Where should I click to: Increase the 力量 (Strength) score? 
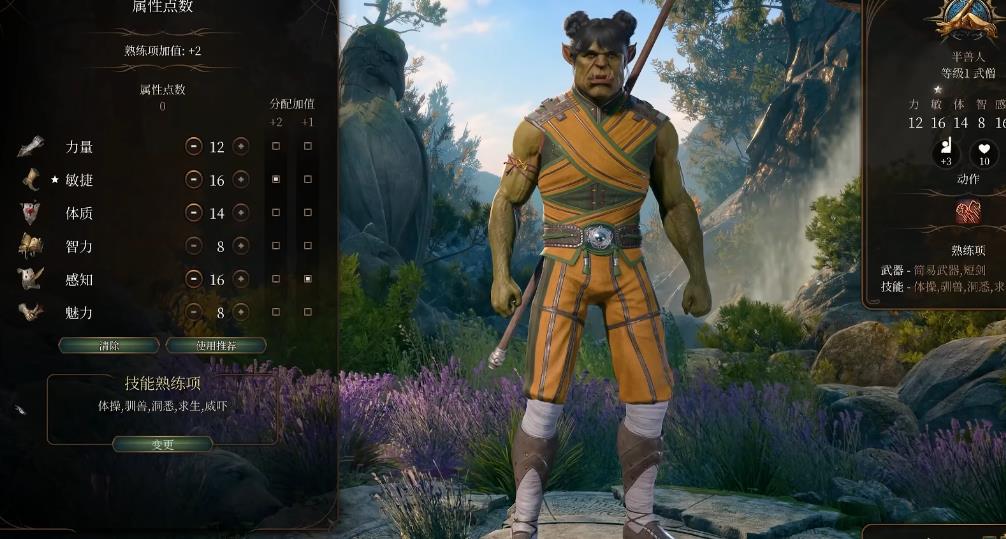241,146
